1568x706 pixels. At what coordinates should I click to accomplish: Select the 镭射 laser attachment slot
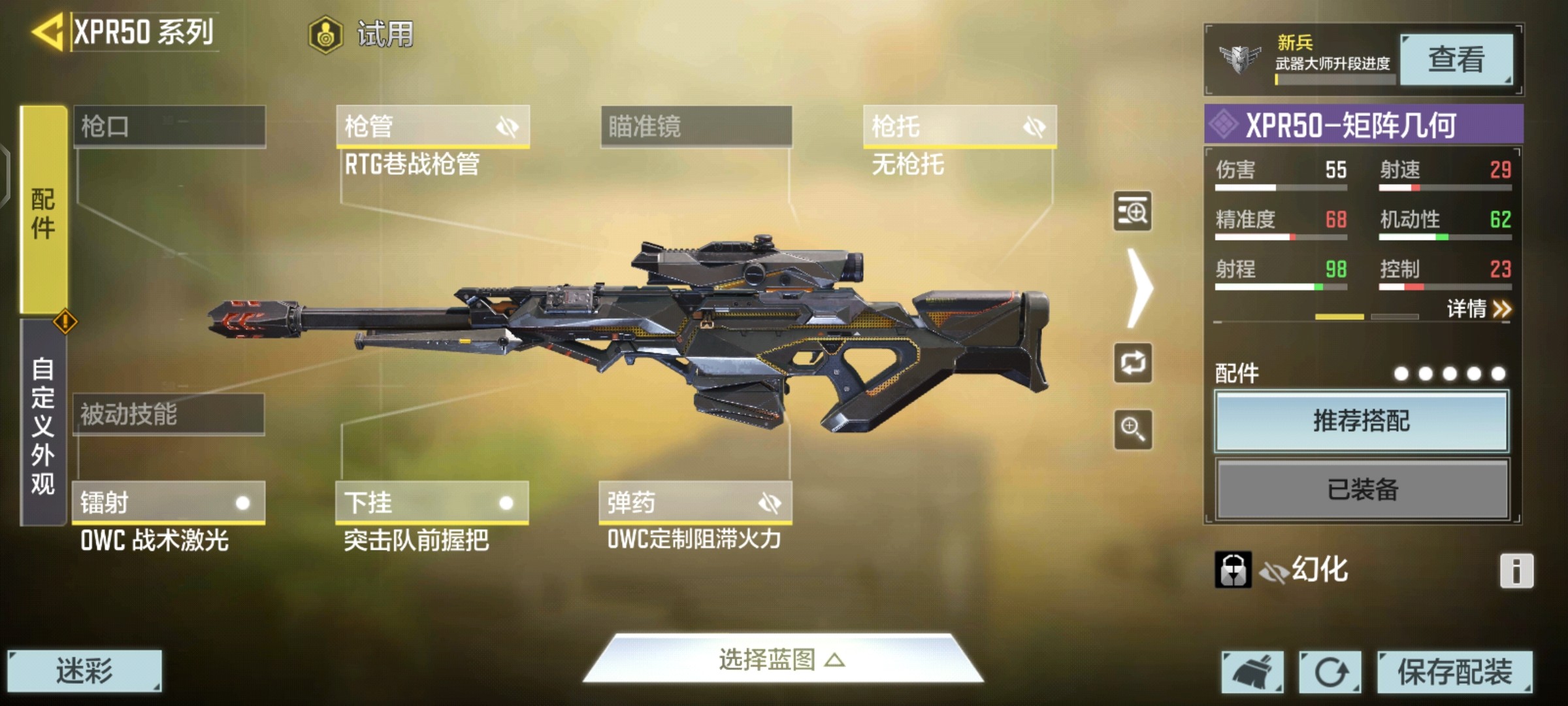[169, 503]
